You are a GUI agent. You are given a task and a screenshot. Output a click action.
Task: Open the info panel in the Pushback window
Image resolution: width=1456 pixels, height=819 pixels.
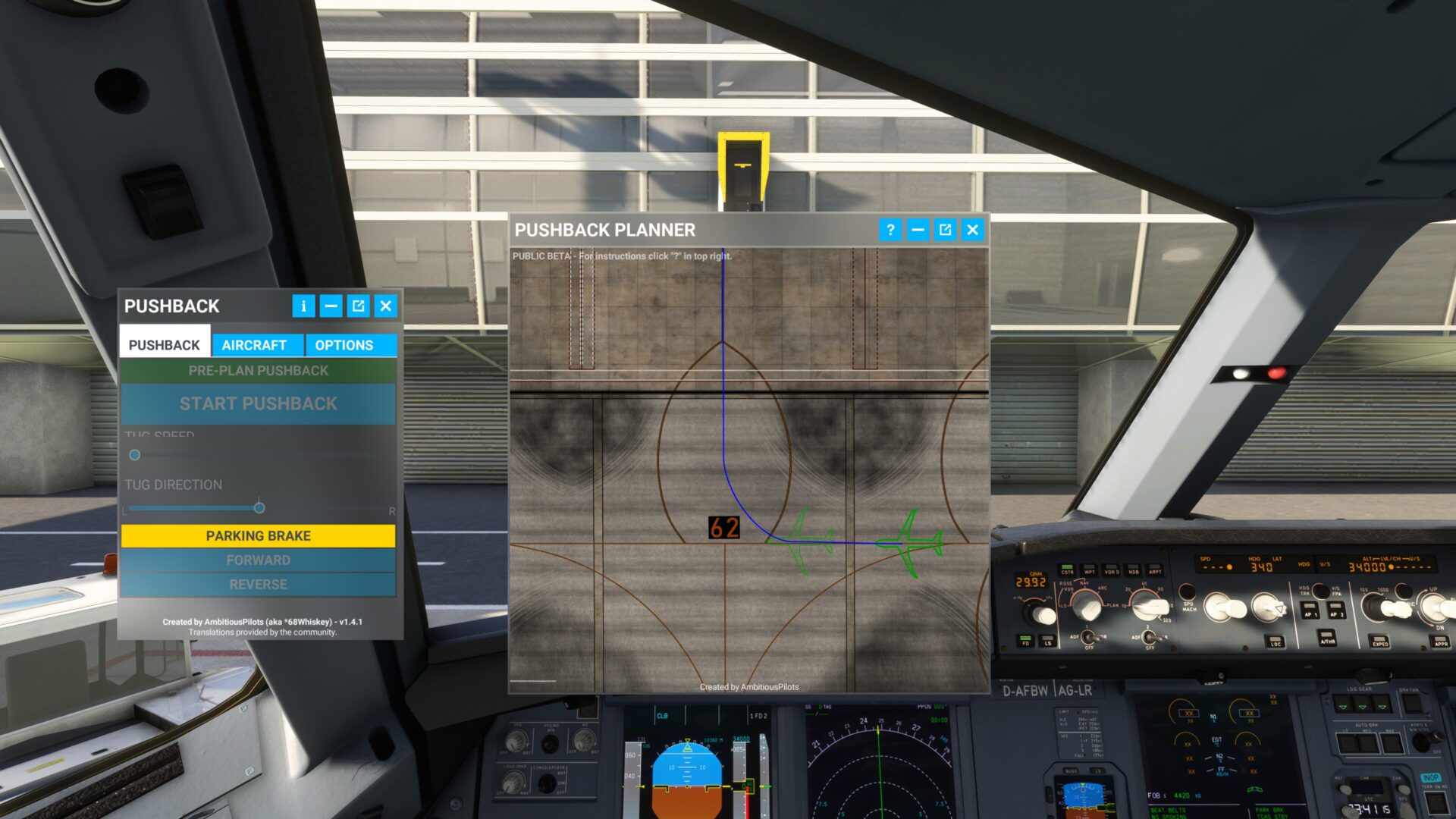pyautogui.click(x=304, y=306)
